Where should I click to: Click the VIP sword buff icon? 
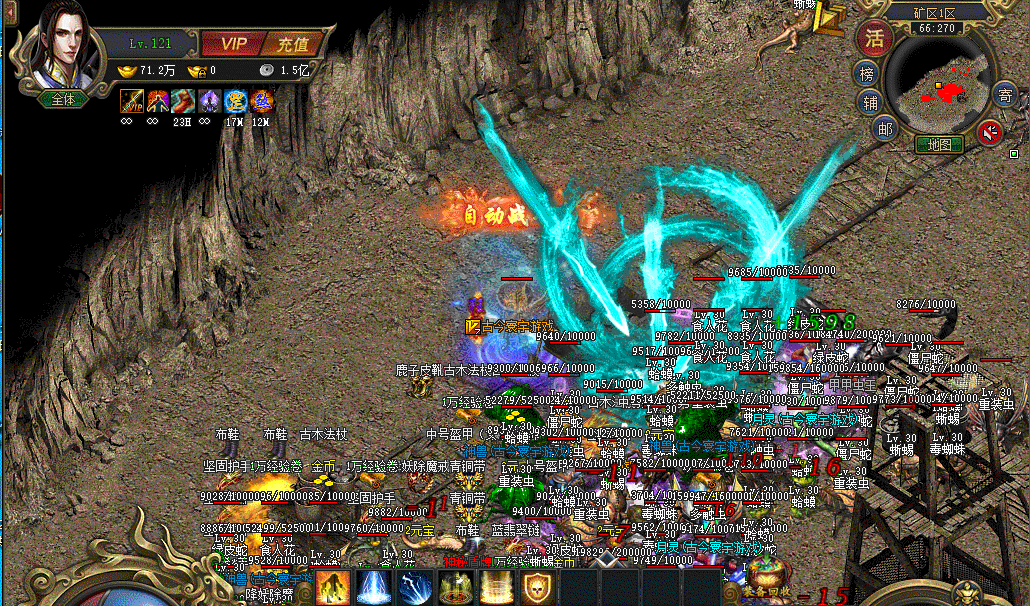132,100
